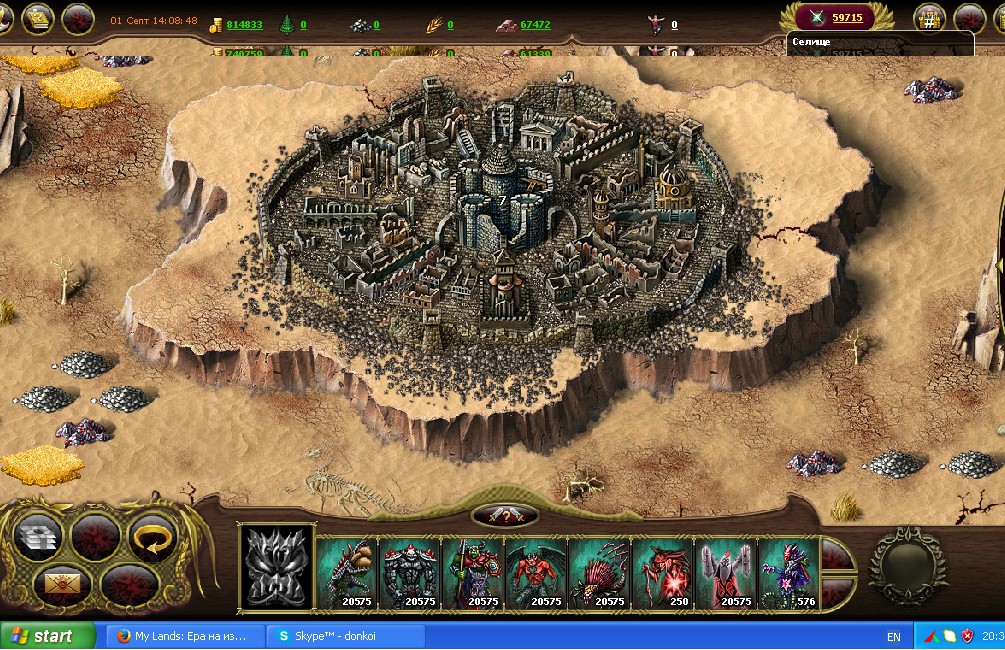Open the crossed swords question mark button

point(504,515)
